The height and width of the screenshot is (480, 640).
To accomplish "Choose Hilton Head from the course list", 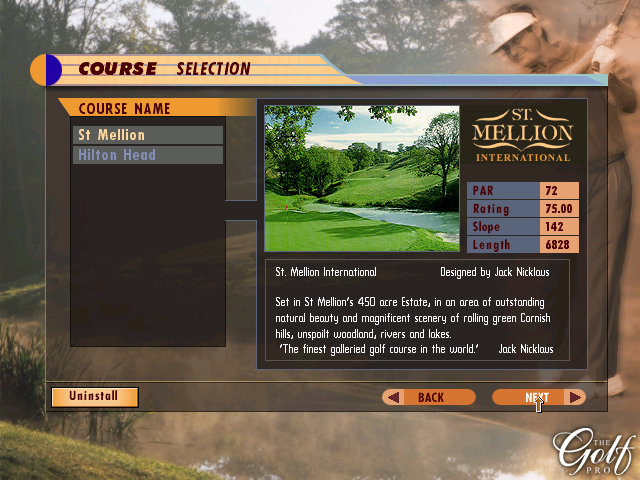I will point(148,155).
